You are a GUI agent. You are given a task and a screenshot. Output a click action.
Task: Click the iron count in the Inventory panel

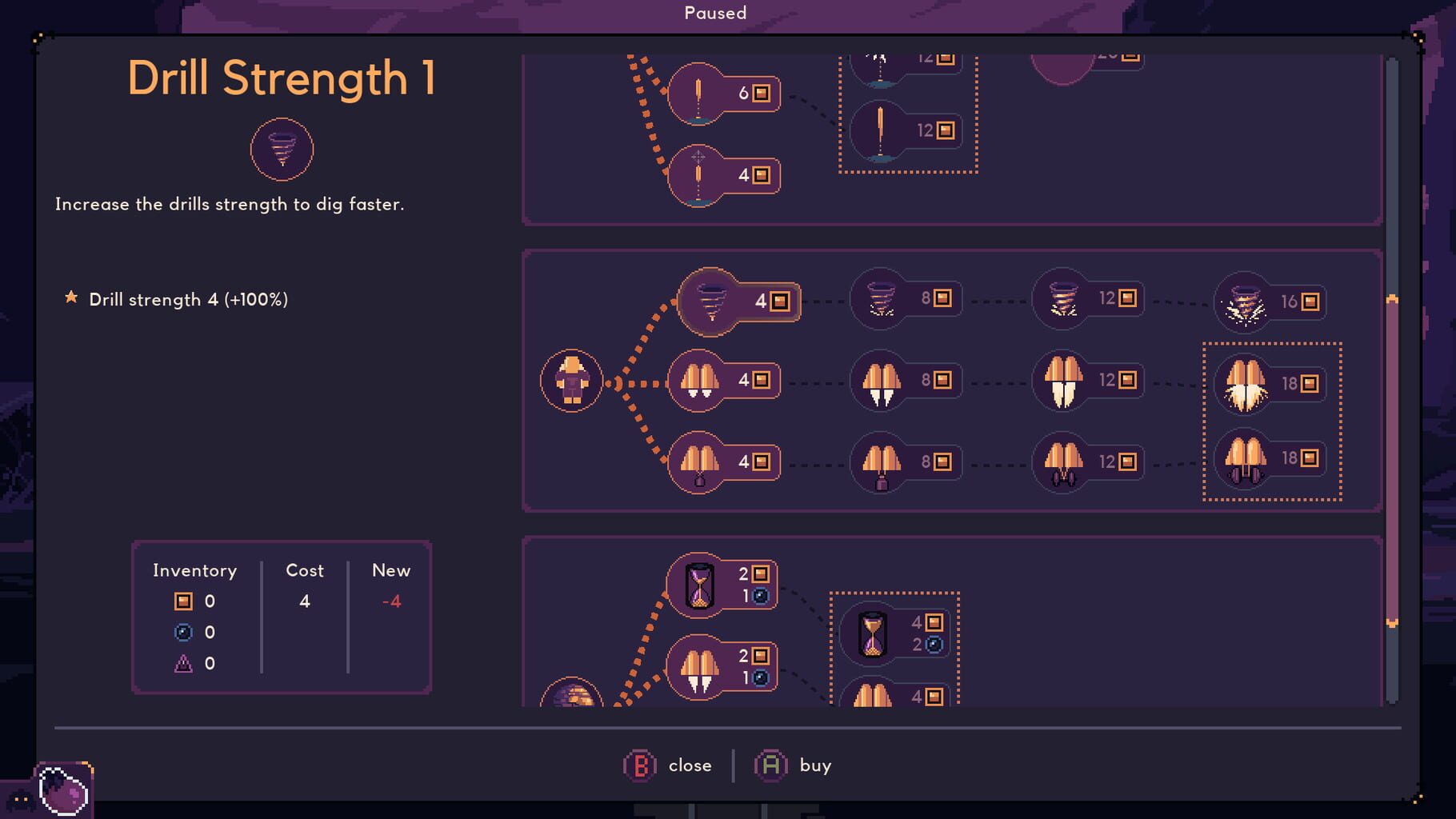tap(210, 601)
